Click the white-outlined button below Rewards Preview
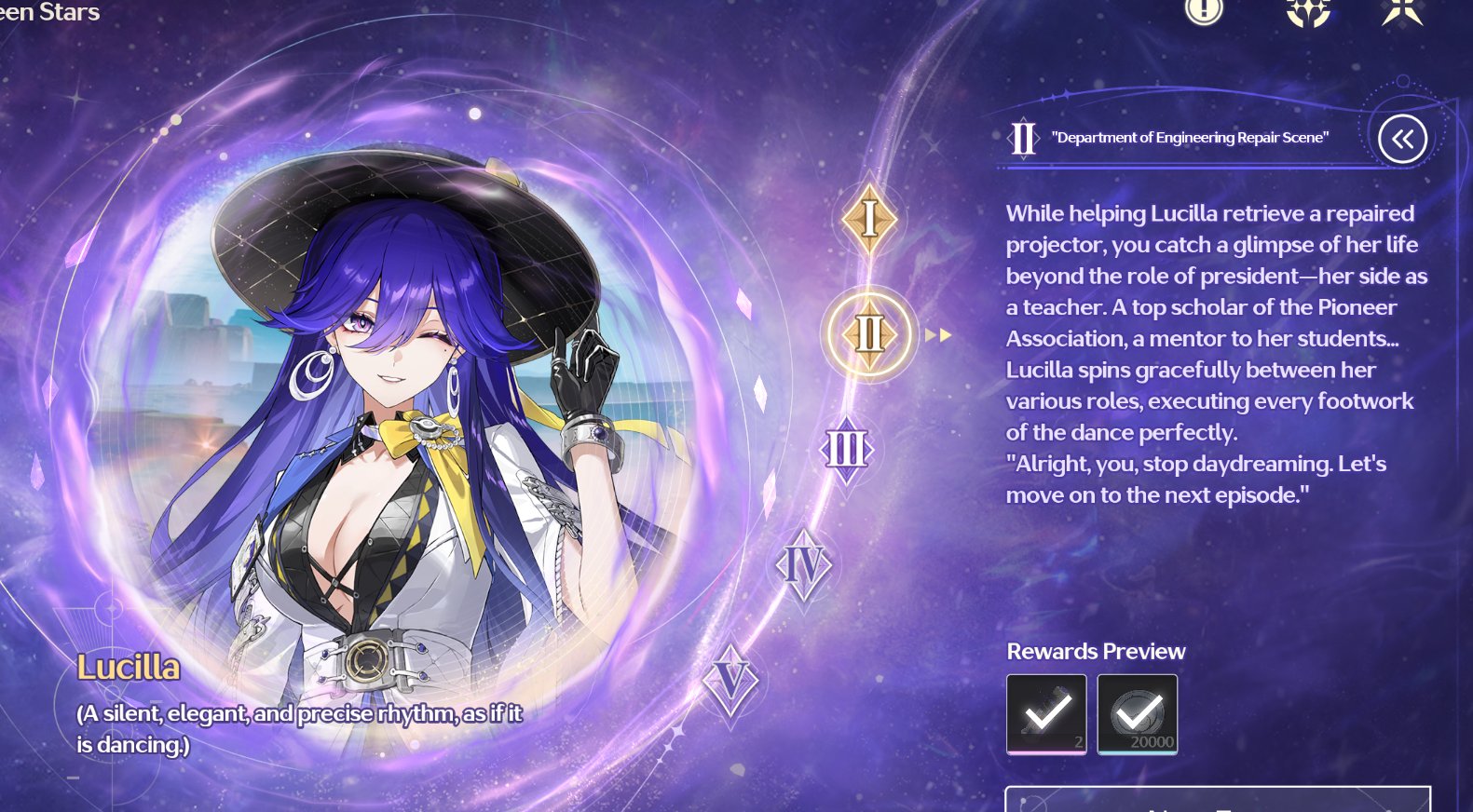The height and width of the screenshot is (812, 1473). coord(1217,800)
